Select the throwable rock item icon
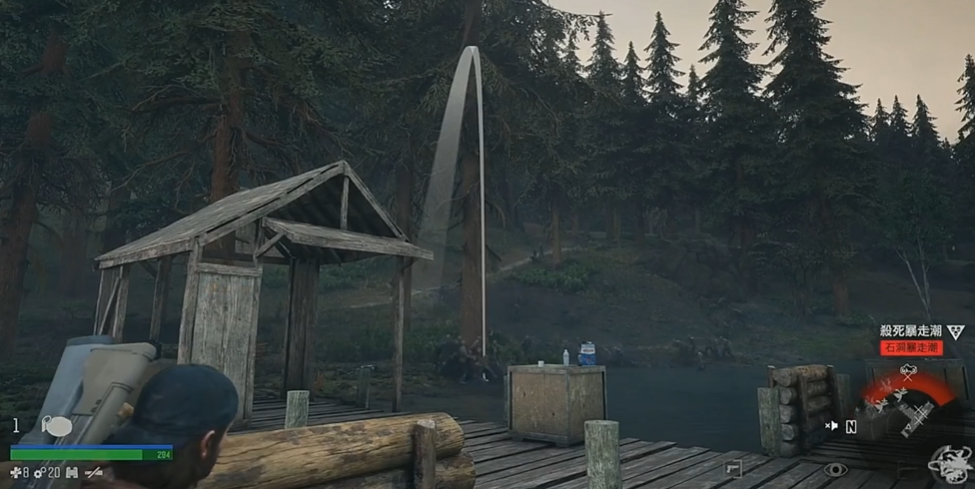Image resolution: width=975 pixels, height=489 pixels. [x=56, y=426]
